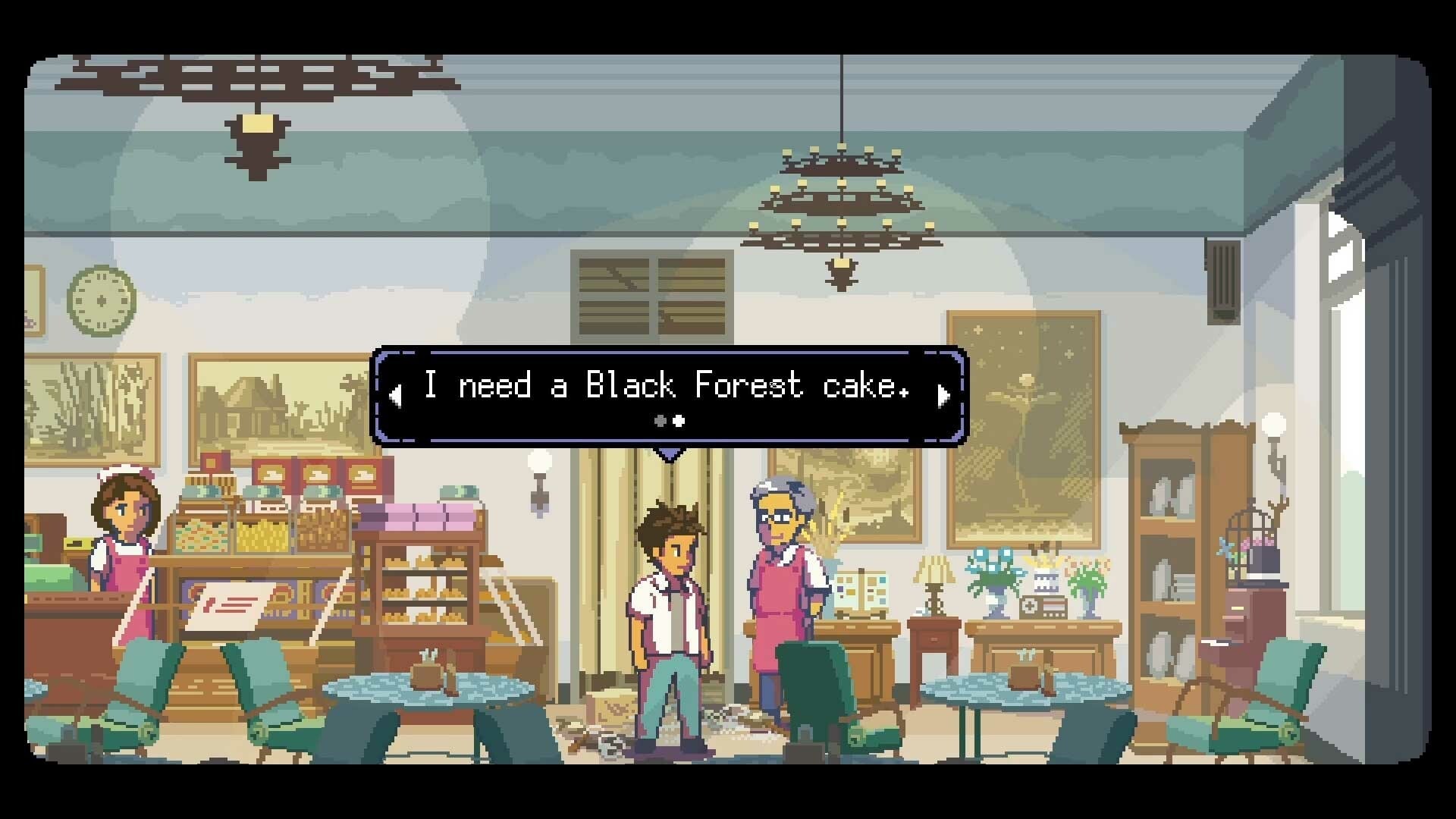Click the left arrow in the dialogue box
Viewport: 1456px width, 819px height.
(395, 394)
